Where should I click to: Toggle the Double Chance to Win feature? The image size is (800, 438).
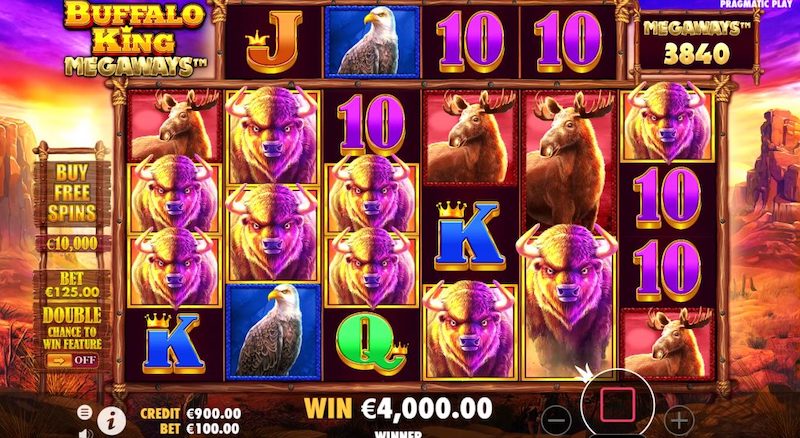click(x=73, y=359)
